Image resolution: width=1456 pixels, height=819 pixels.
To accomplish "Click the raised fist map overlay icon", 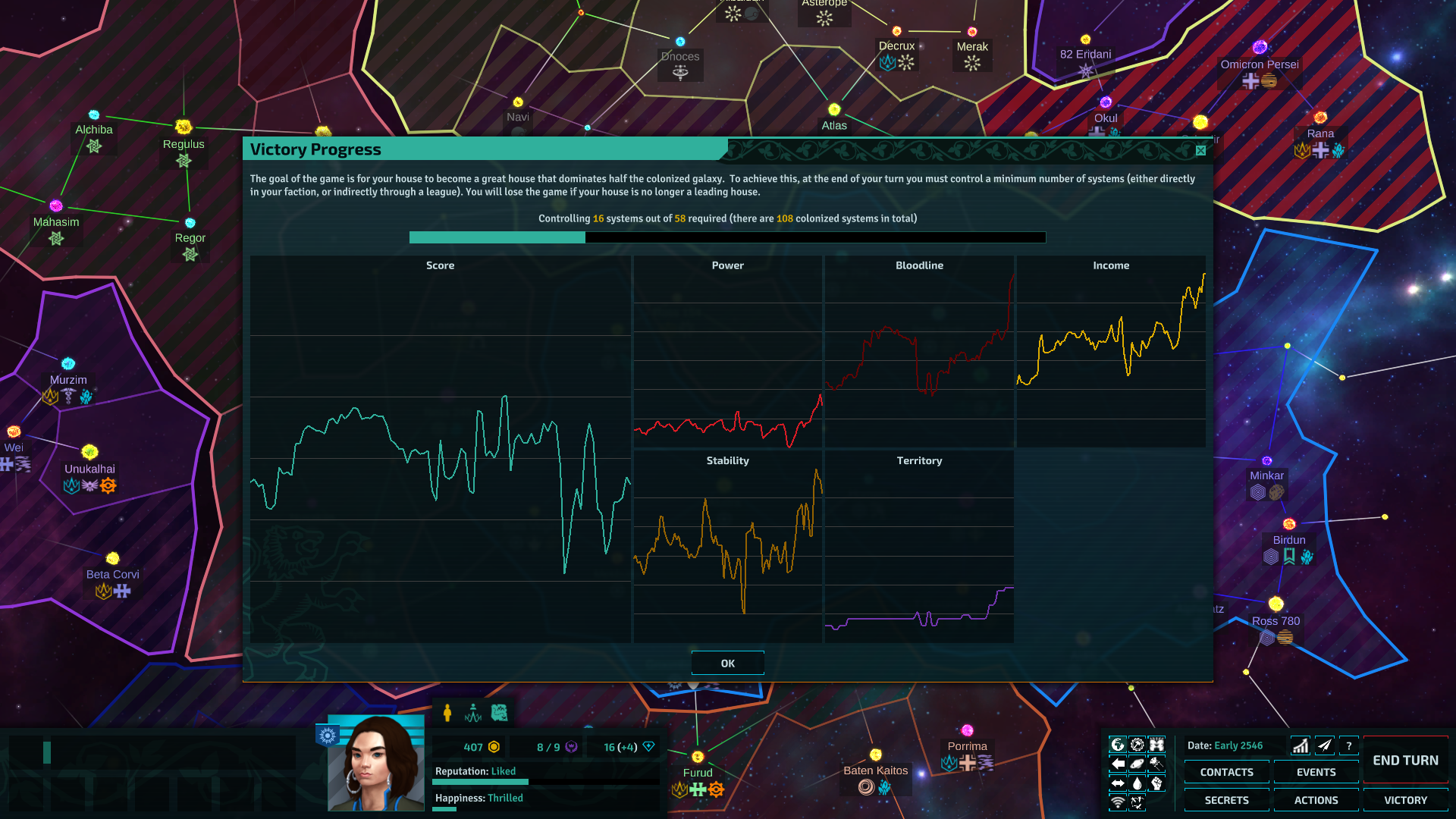I will click(x=1156, y=783).
